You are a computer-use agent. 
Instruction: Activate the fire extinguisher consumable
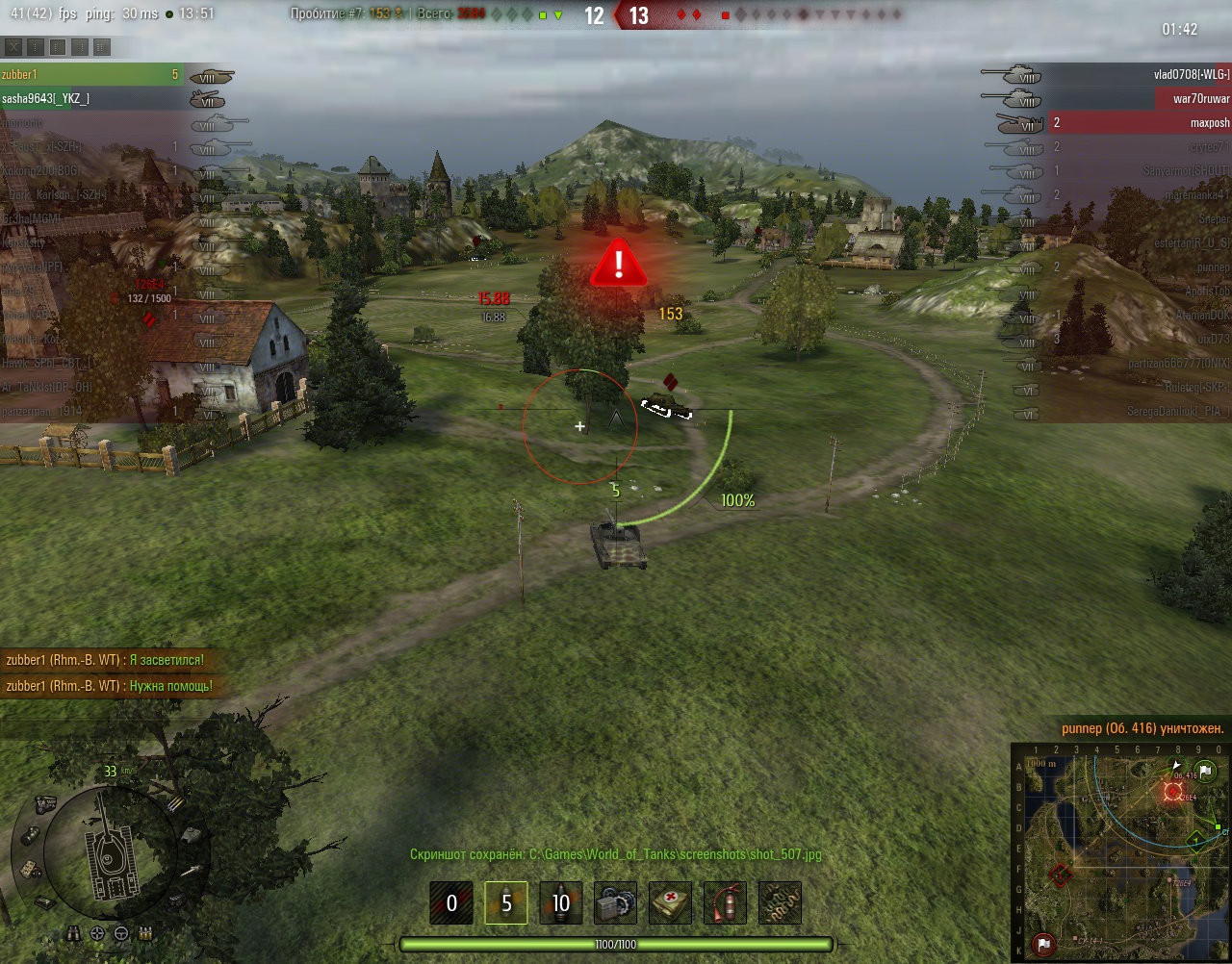coord(726,903)
